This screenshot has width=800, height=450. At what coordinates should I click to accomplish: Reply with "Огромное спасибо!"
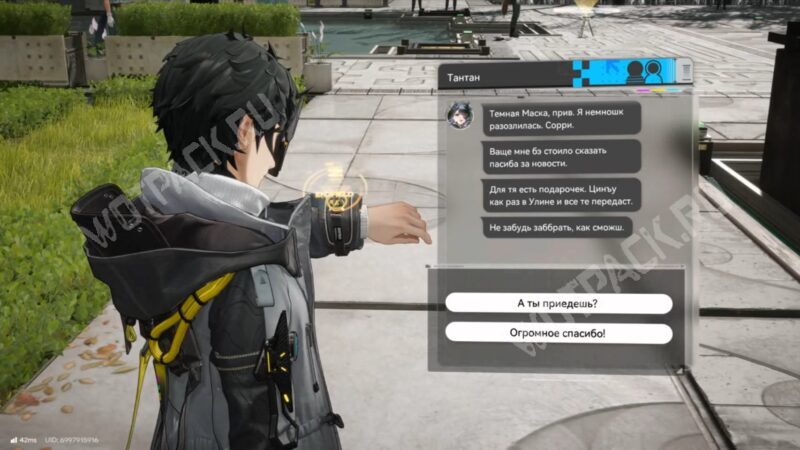coord(558,333)
